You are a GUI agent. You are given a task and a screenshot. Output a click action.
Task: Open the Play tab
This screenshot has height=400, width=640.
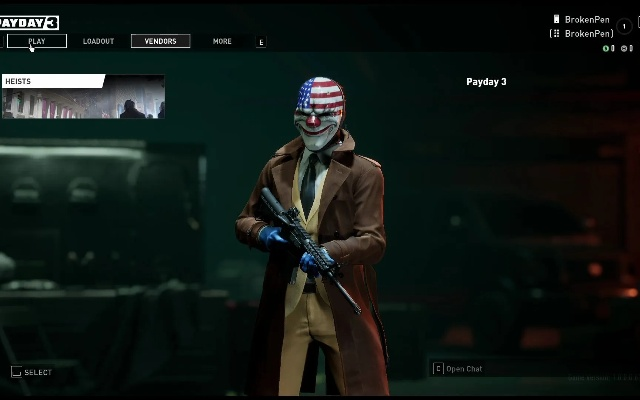(x=37, y=41)
